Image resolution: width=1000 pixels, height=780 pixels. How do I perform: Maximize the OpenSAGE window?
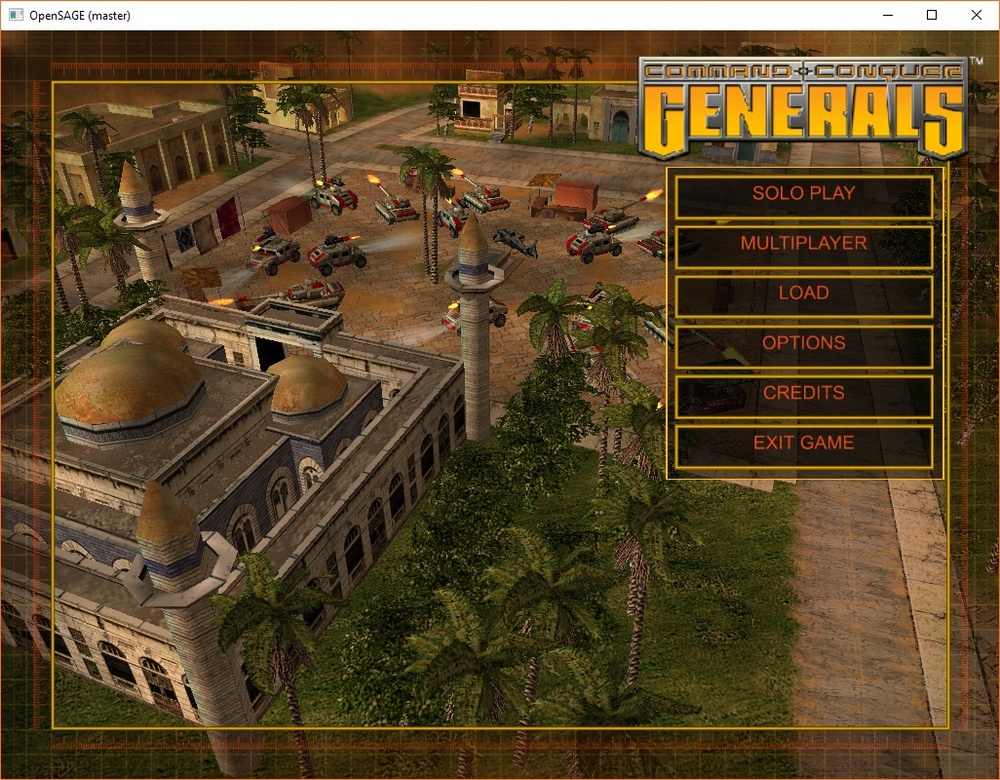point(931,15)
